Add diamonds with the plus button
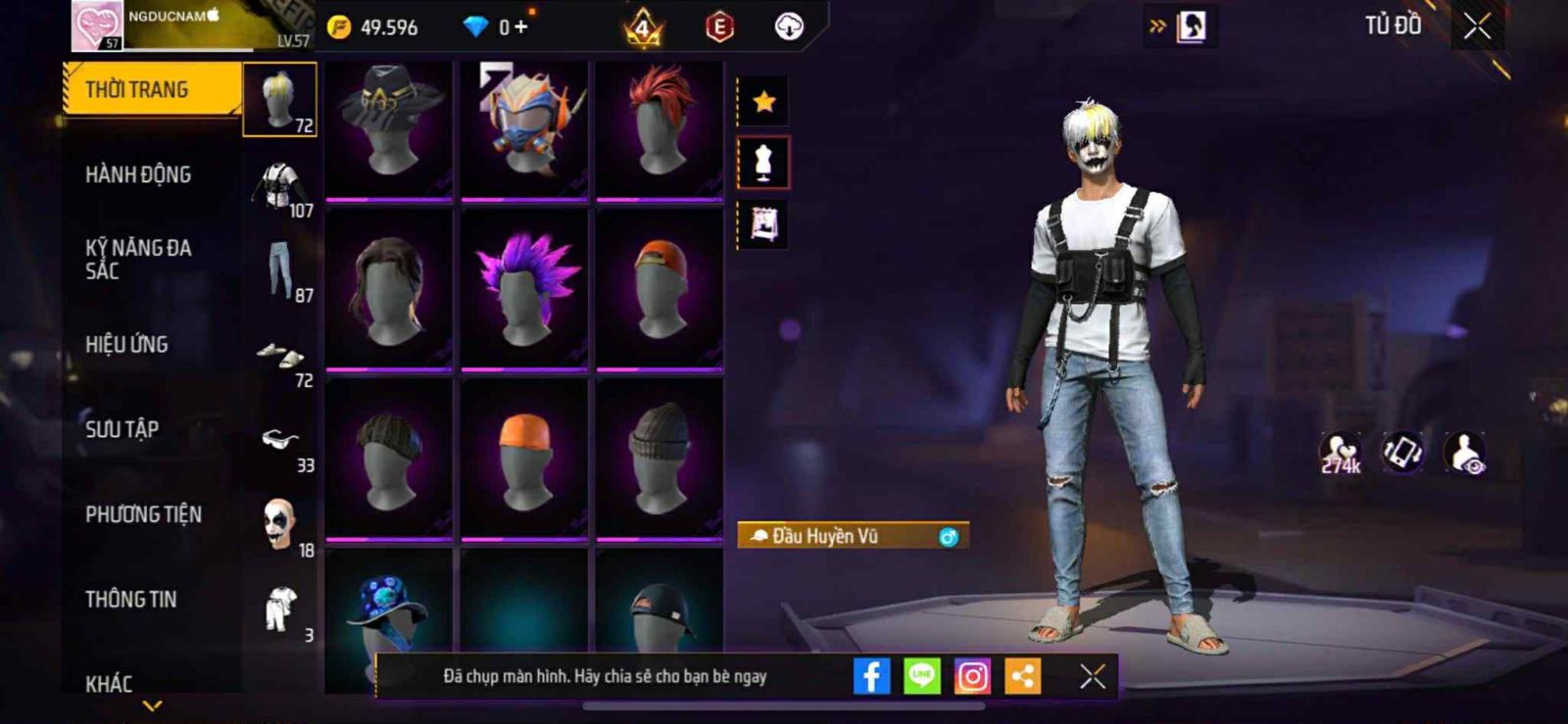Screen dimensions: 1568x724 (x=520, y=26)
